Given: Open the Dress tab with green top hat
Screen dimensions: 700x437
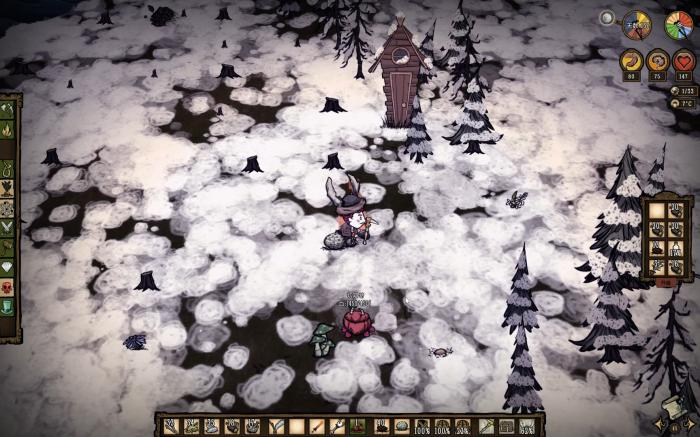Looking at the screenshot, I should coord(7,305).
